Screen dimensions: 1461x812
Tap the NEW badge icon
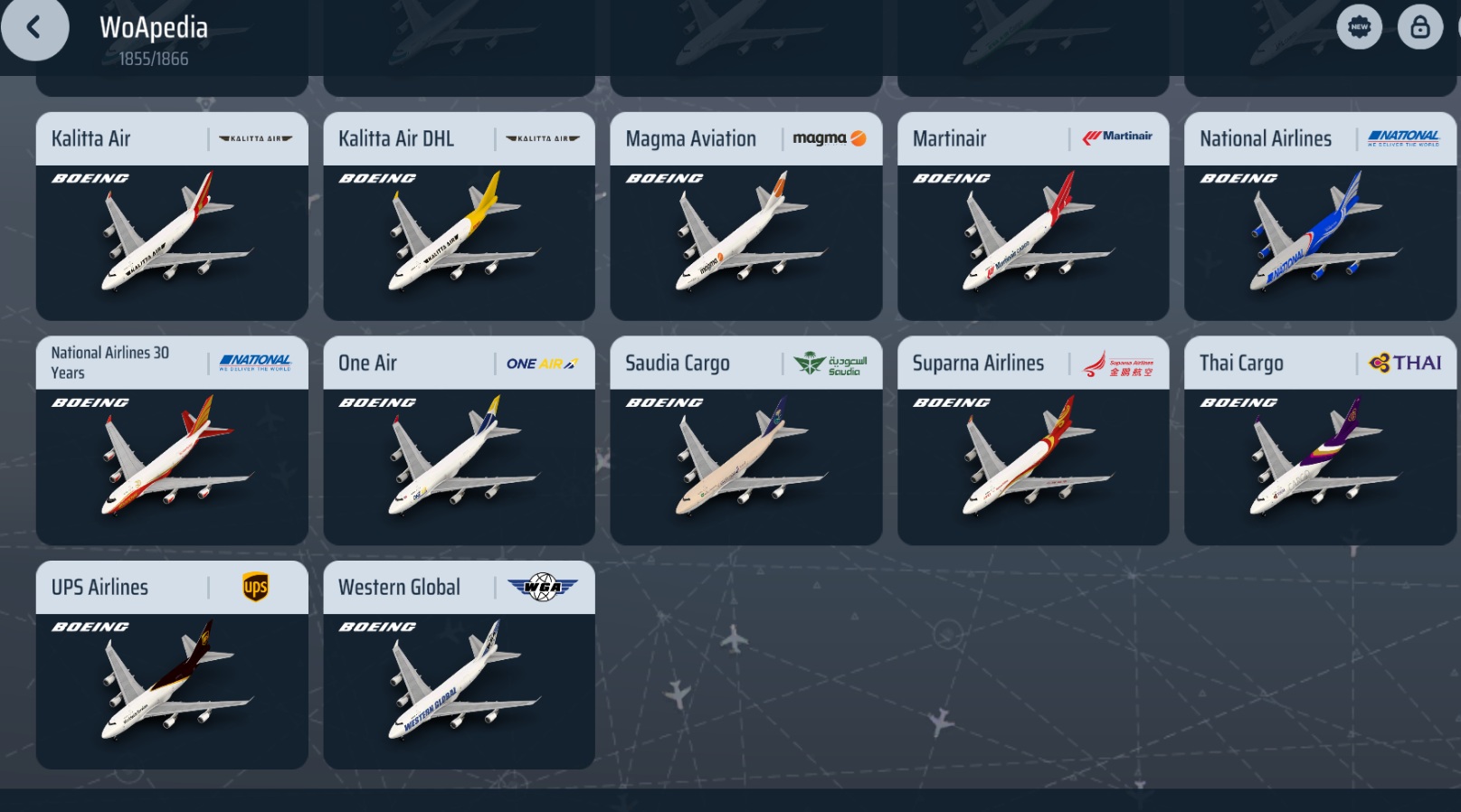1359,27
